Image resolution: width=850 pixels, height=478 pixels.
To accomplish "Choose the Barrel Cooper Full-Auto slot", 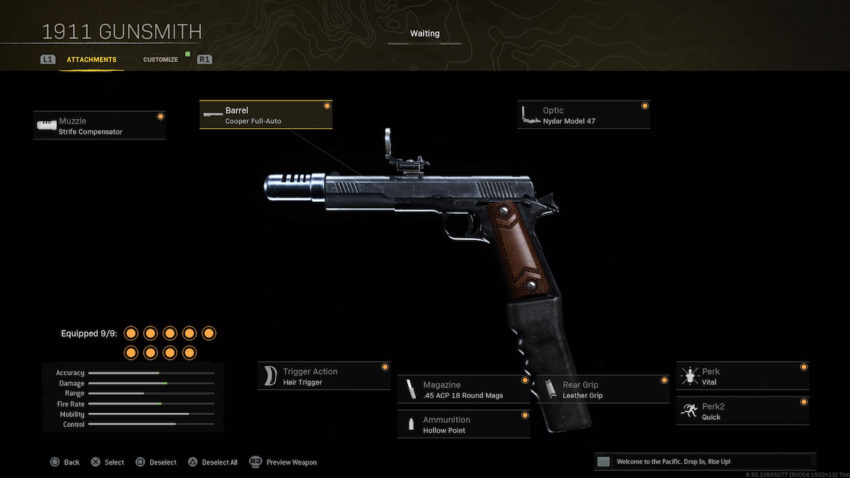I will 265,115.
